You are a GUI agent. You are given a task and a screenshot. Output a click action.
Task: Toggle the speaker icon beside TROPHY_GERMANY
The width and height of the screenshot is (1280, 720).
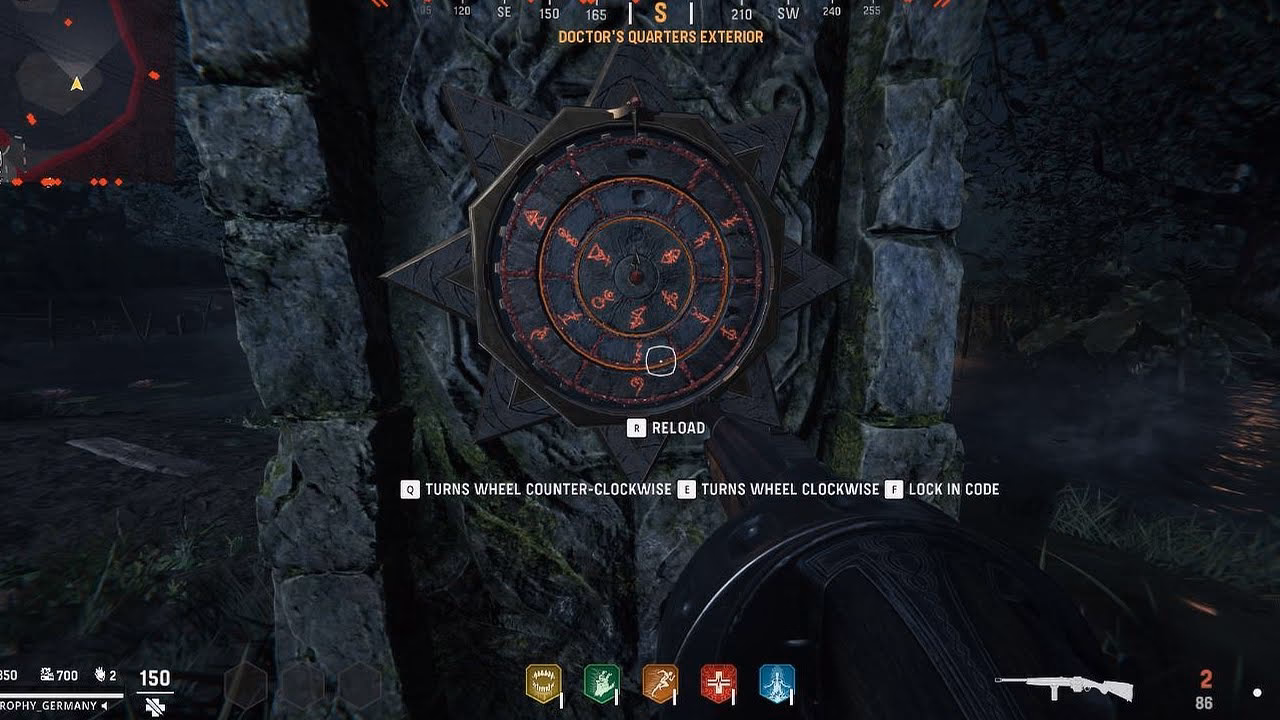(104, 706)
